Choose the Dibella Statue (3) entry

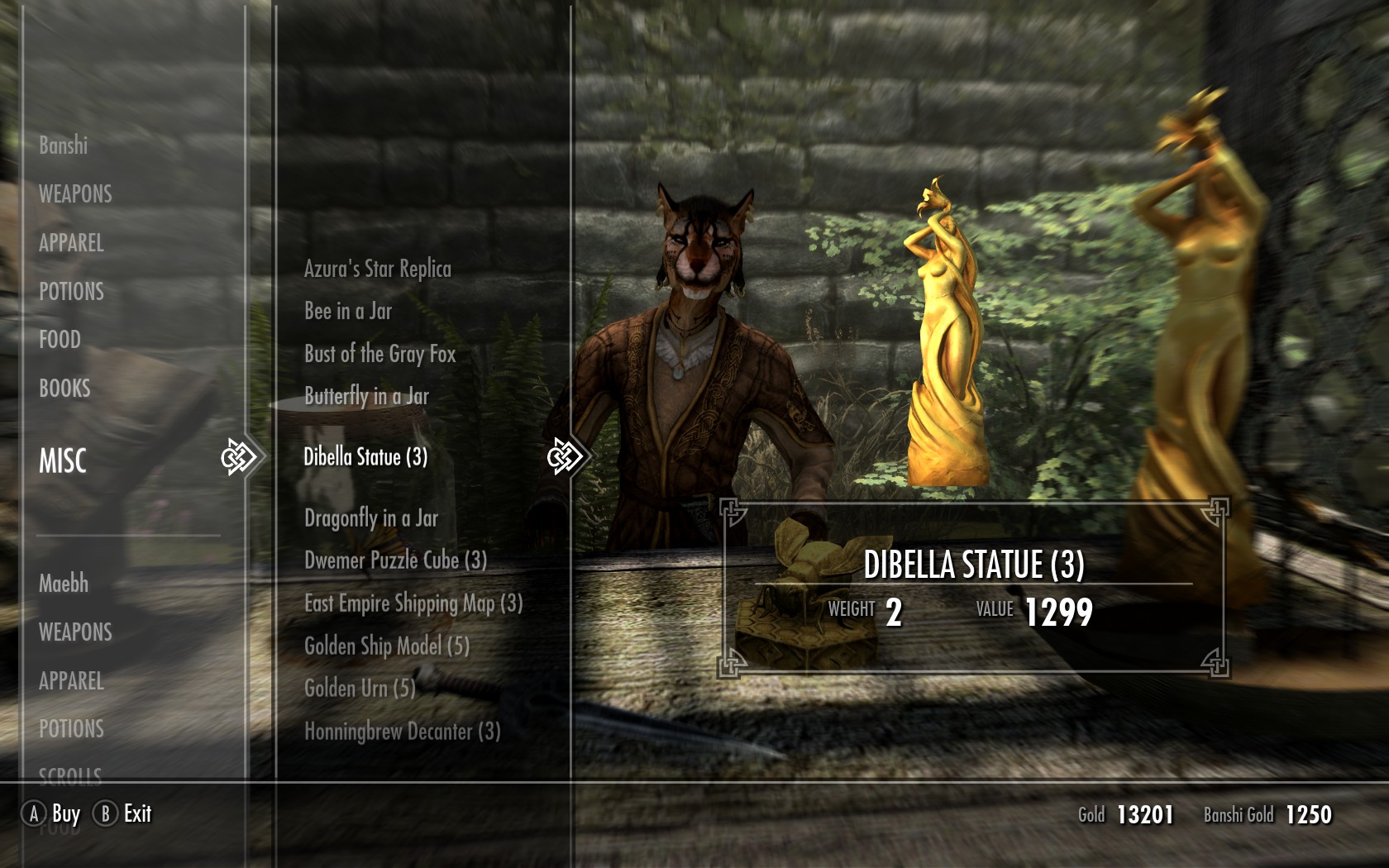365,457
